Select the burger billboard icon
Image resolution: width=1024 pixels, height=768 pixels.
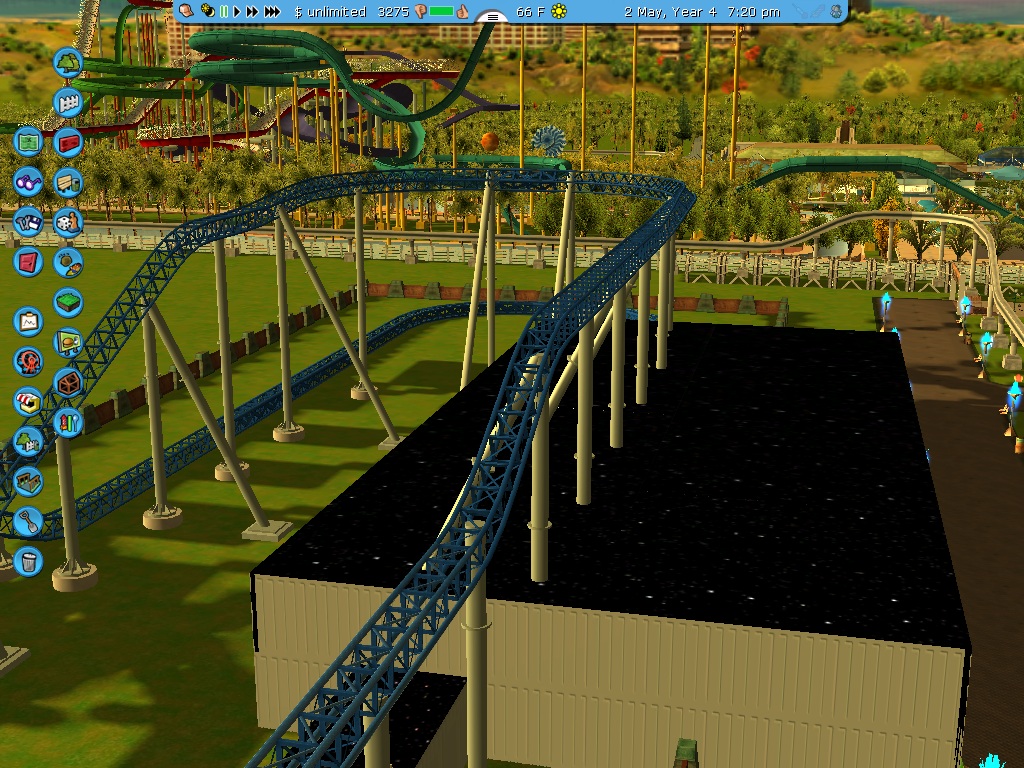[68, 342]
